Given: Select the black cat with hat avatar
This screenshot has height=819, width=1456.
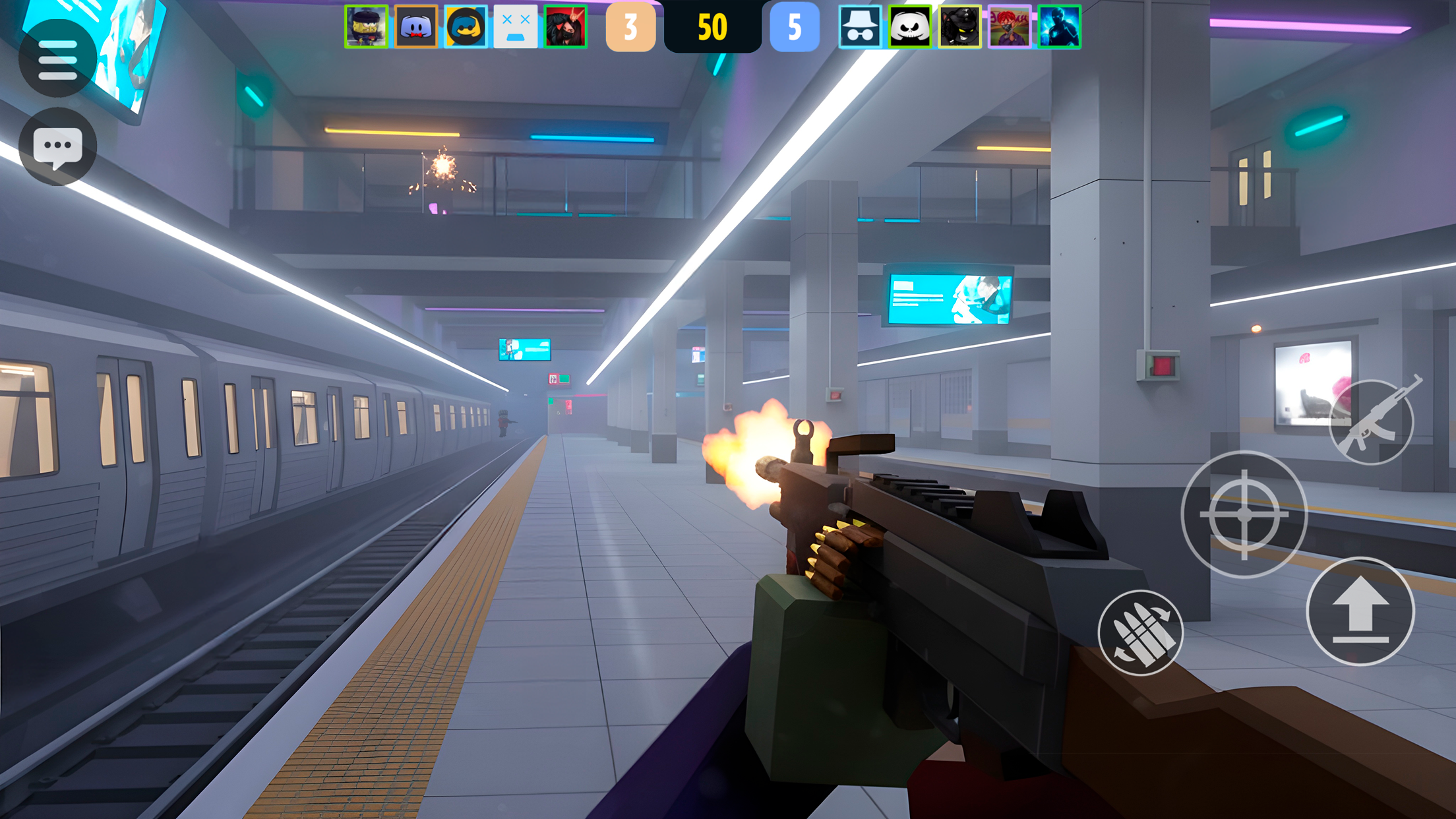Looking at the screenshot, I should [959, 27].
